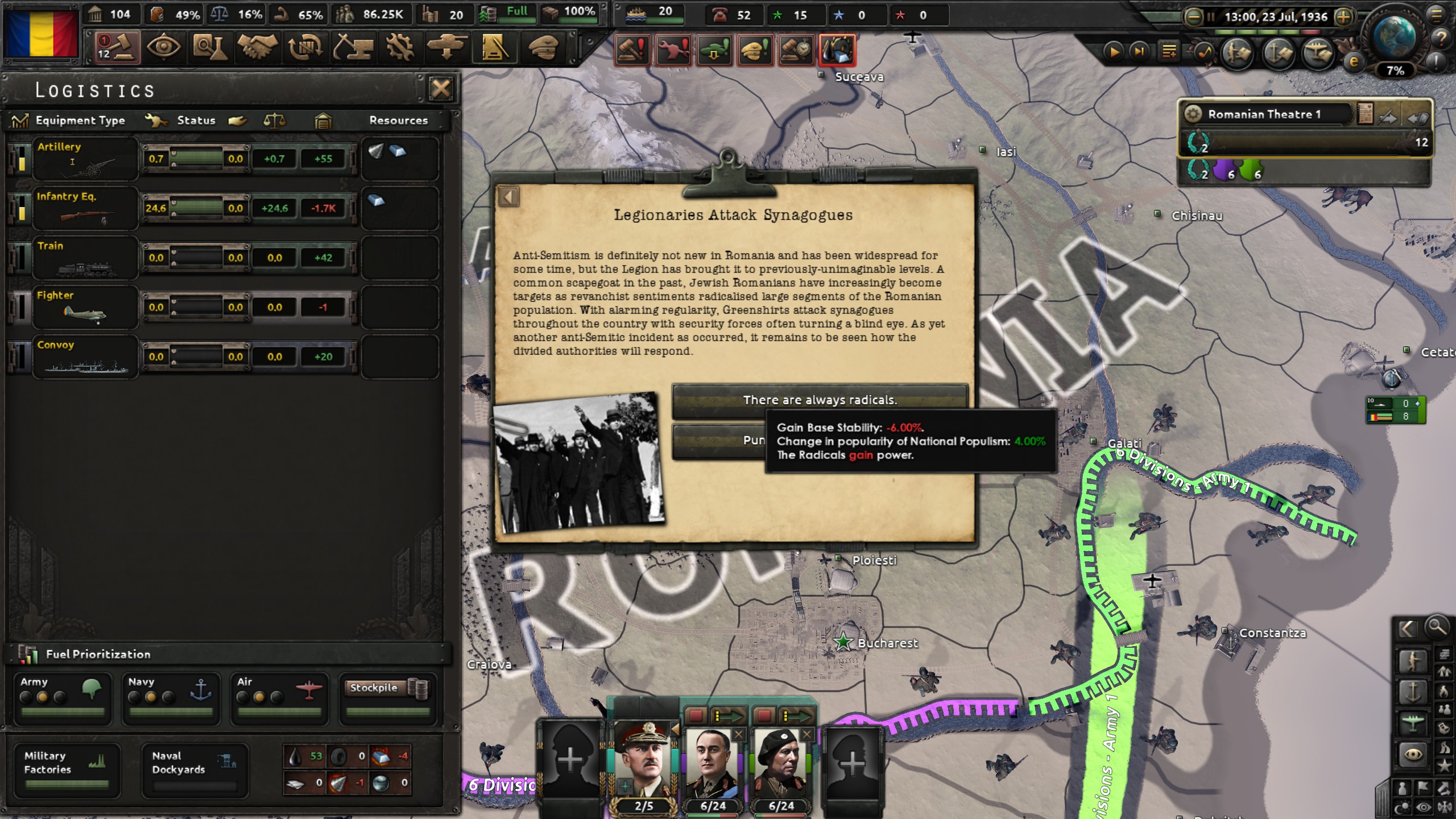Expand the Romanian Theatre 1 panel

coord(1192,114)
